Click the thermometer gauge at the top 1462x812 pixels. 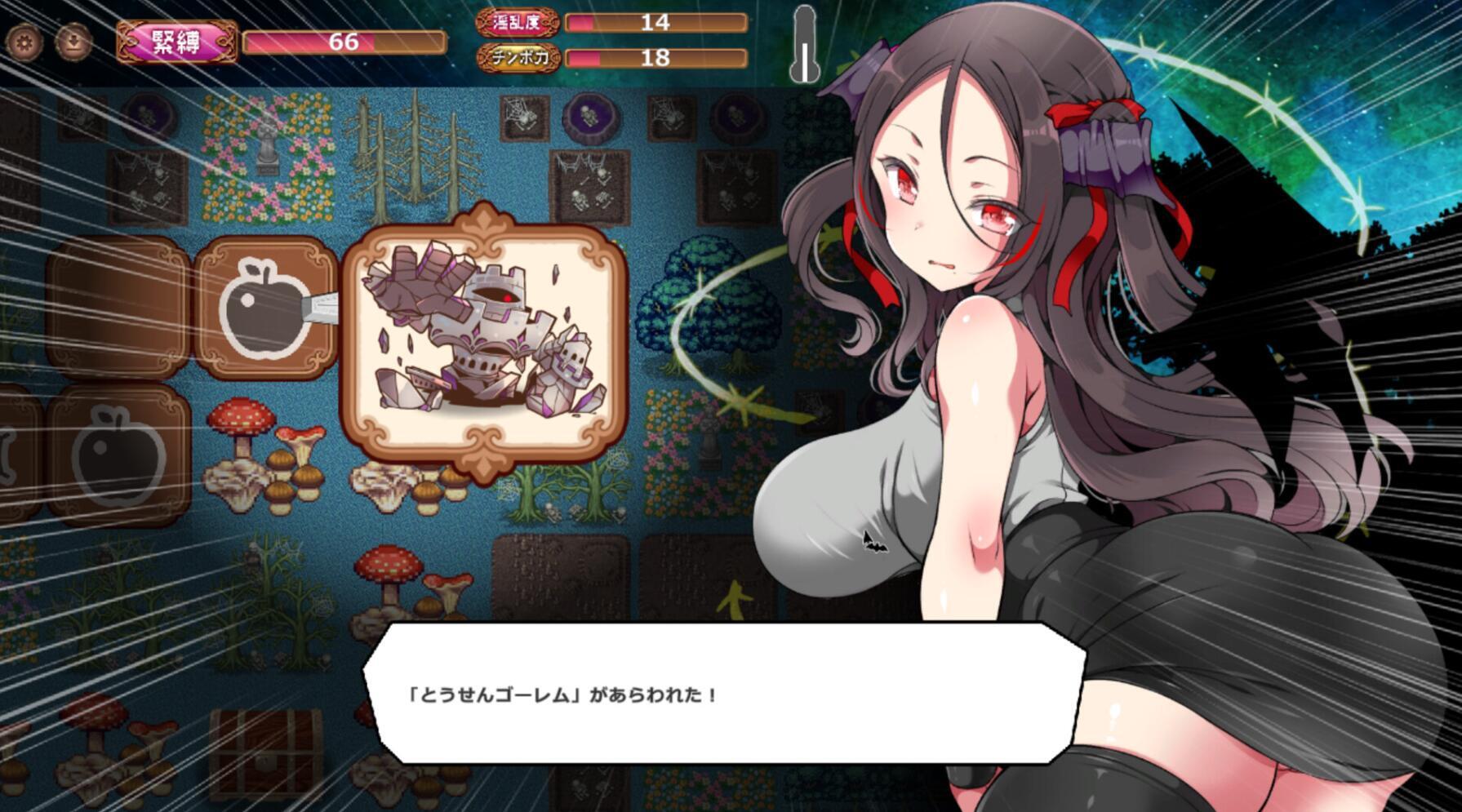[x=804, y=45]
